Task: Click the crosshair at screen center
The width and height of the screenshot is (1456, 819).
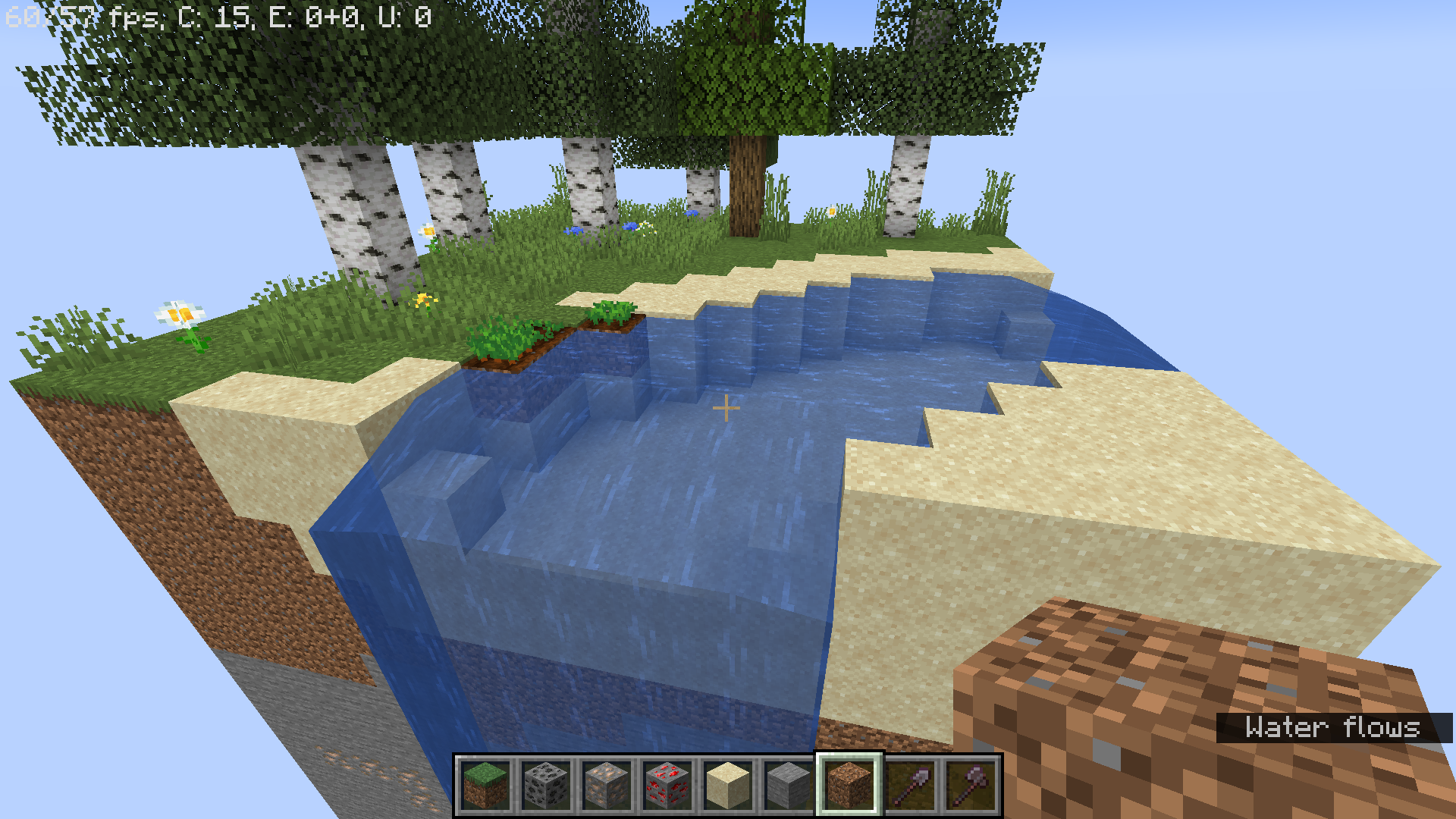Action: 728,407
